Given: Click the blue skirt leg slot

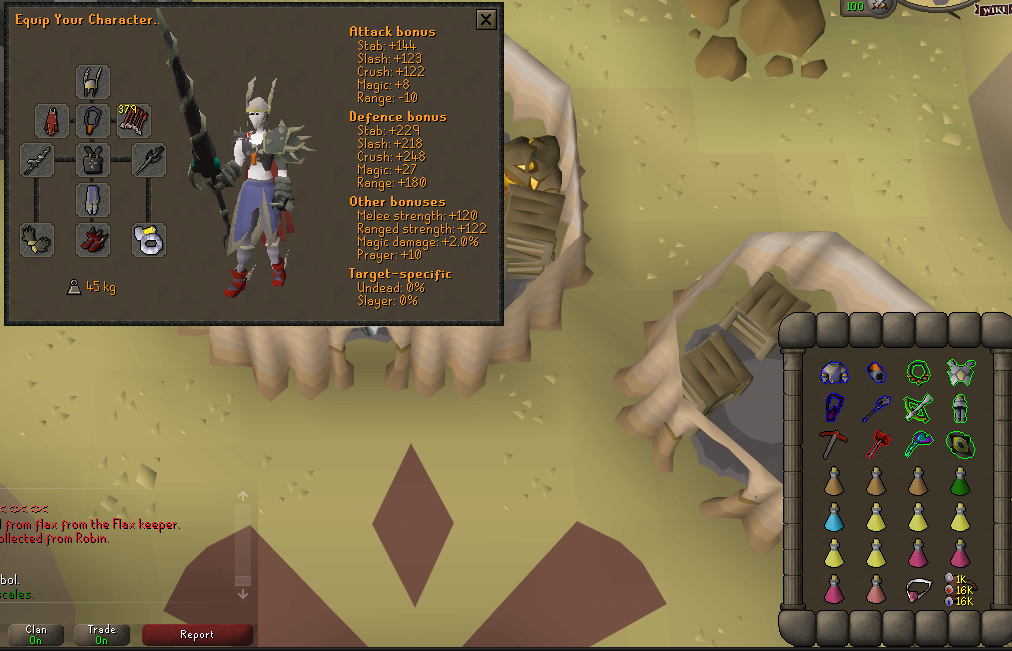Looking at the screenshot, I should [x=93, y=199].
